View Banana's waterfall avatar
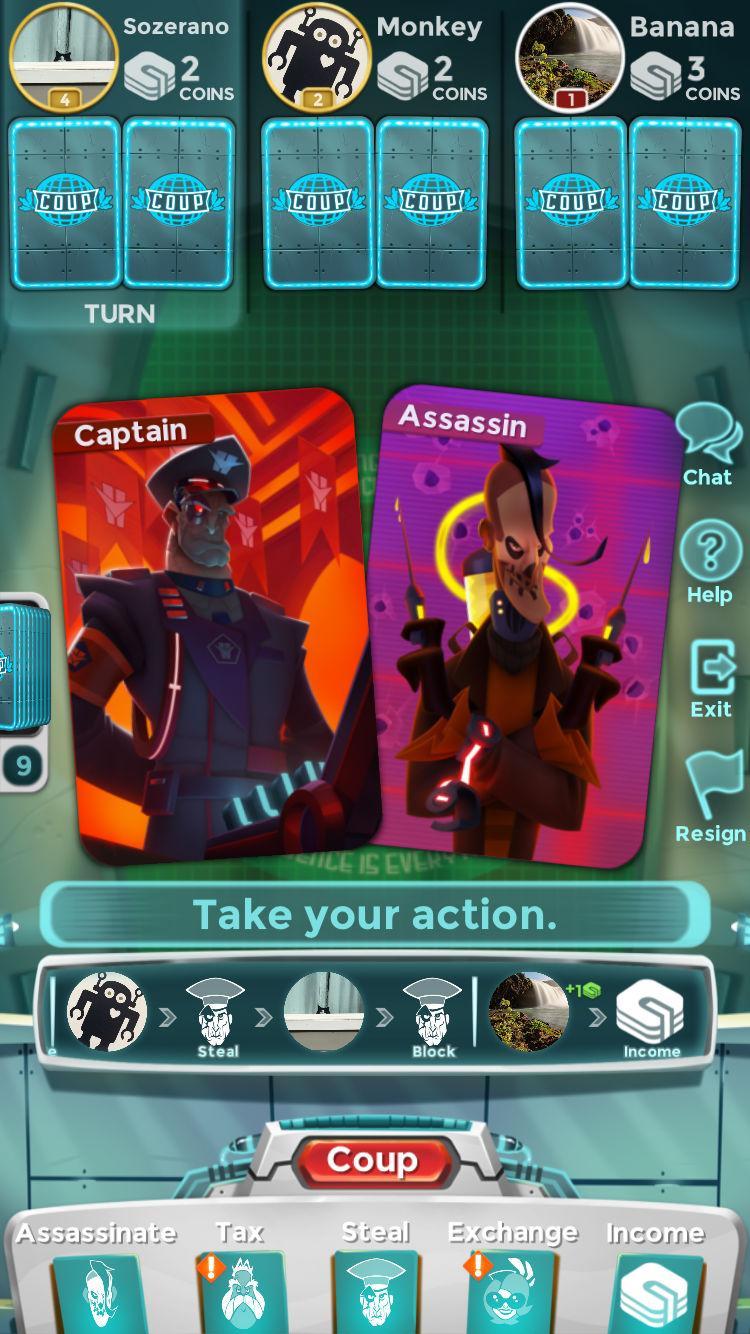This screenshot has width=750, height=1334. point(570,56)
